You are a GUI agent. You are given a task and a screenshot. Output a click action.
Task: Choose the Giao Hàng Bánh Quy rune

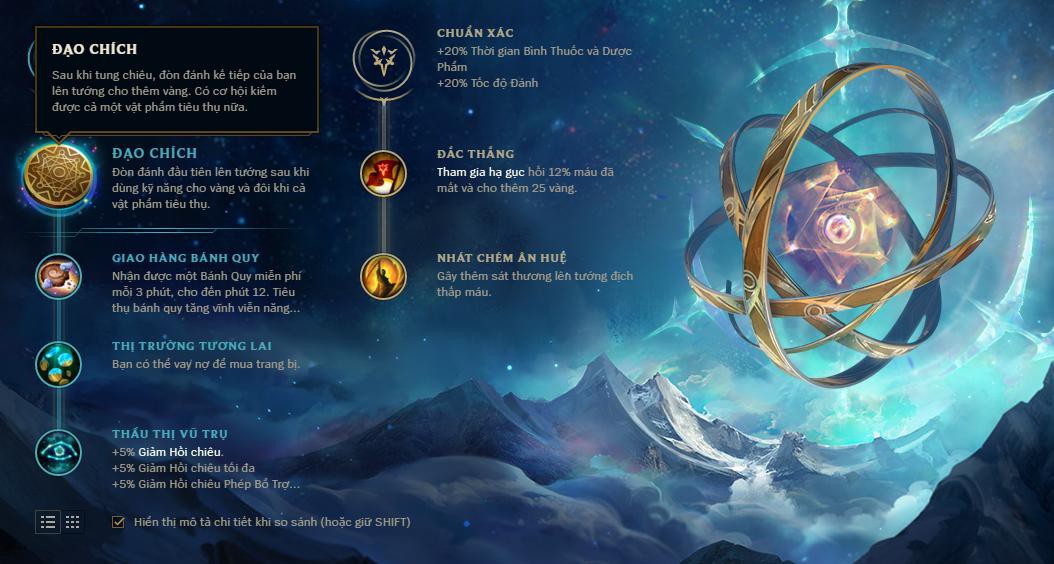click(58, 276)
